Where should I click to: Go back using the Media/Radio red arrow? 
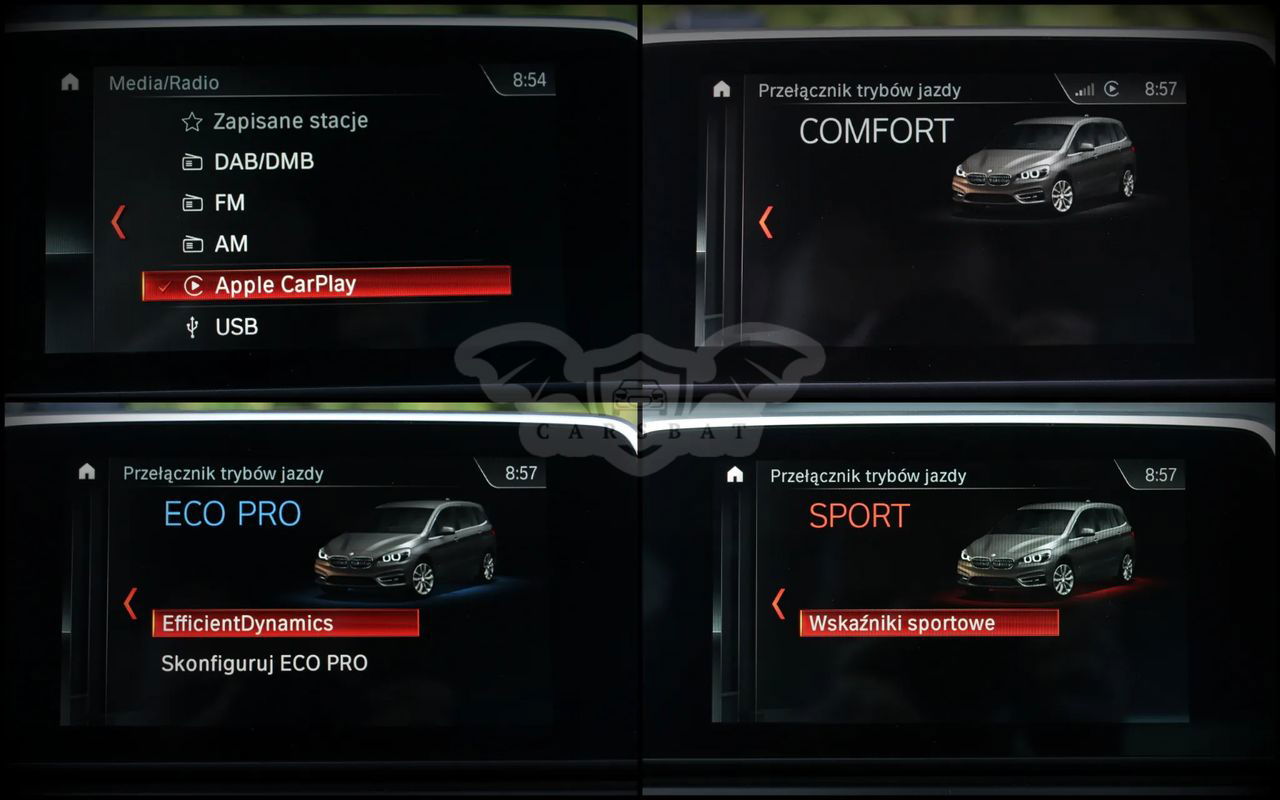point(118,221)
